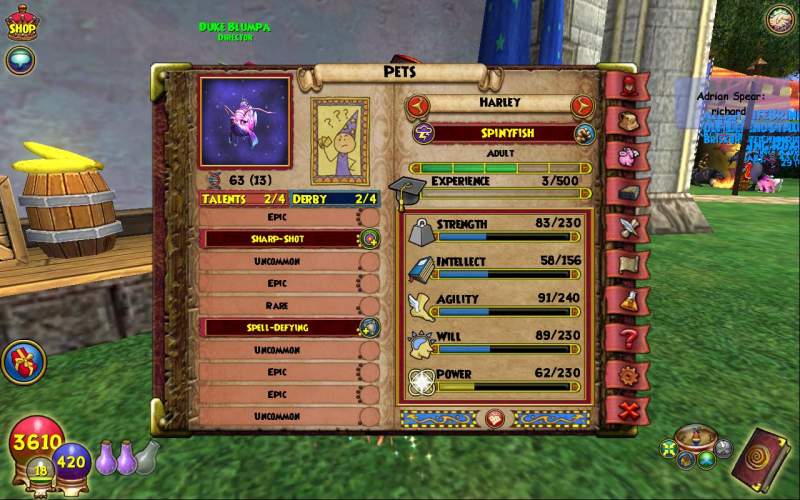800x500 pixels.
Task: Click the compass icon above the spellbook
Action: click(779, 19)
